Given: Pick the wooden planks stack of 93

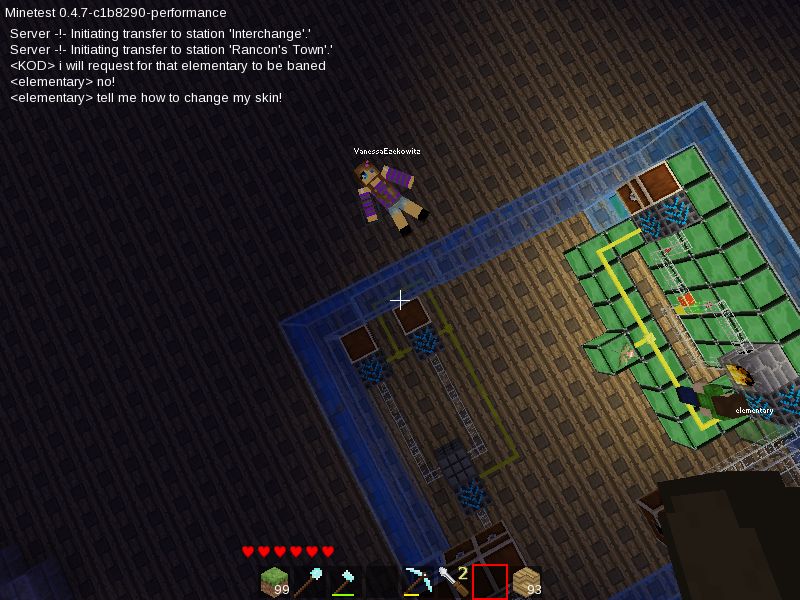Looking at the screenshot, I should pyautogui.click(x=526, y=581).
